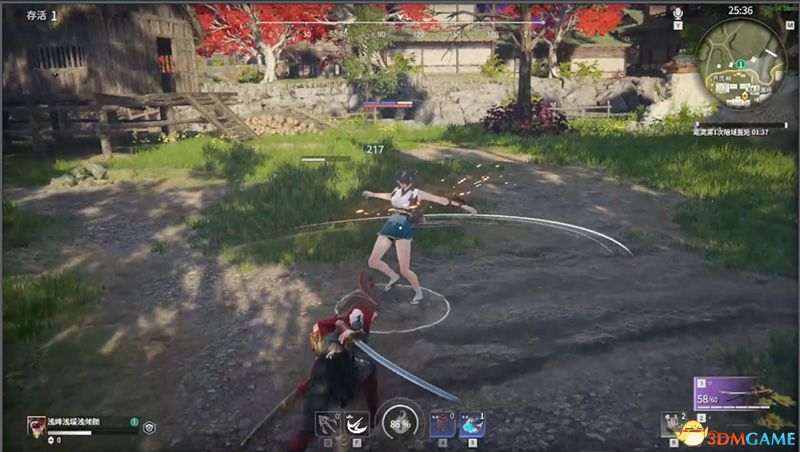The height and width of the screenshot is (452, 800).
Task: Select the grappling hook skill slot
Action: click(x=326, y=424)
